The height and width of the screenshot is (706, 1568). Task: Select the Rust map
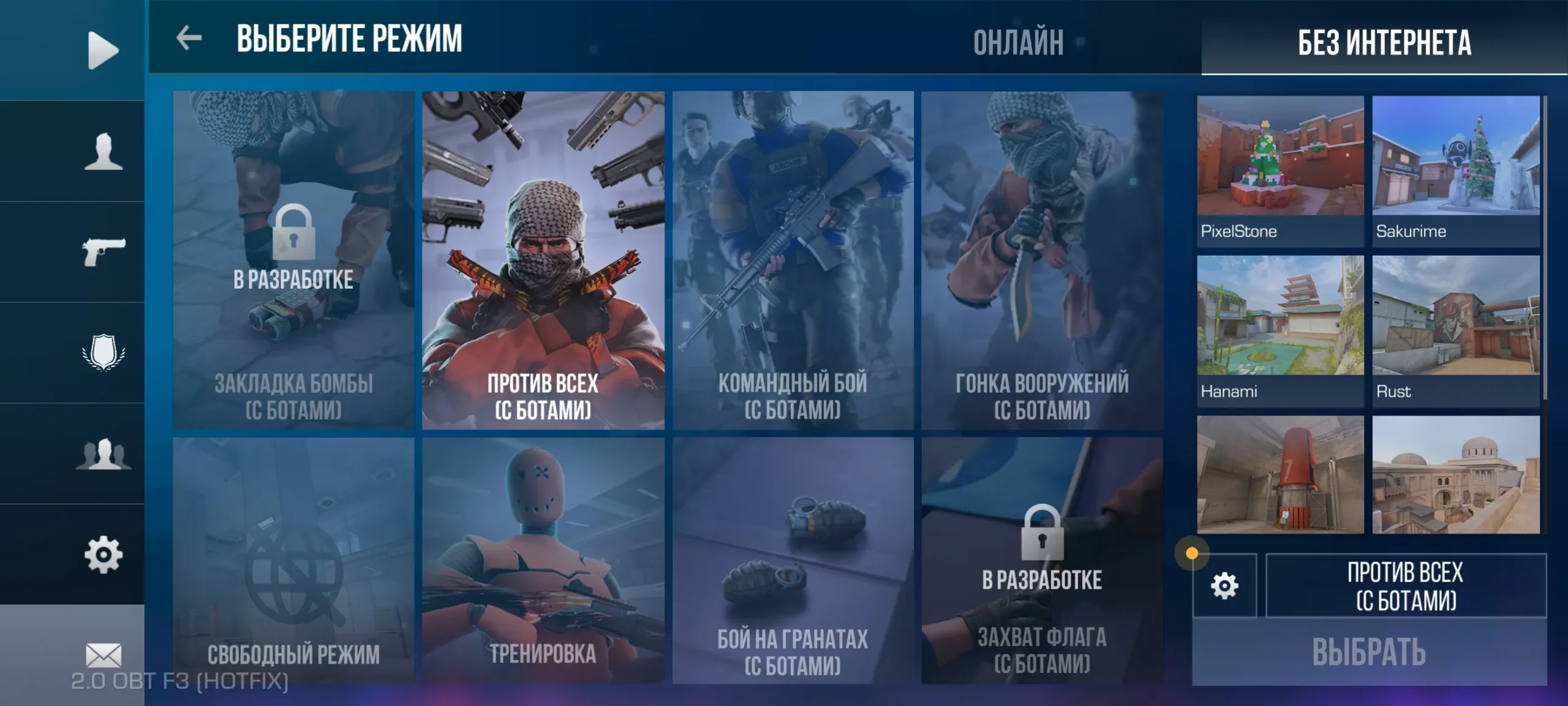[1456, 331]
